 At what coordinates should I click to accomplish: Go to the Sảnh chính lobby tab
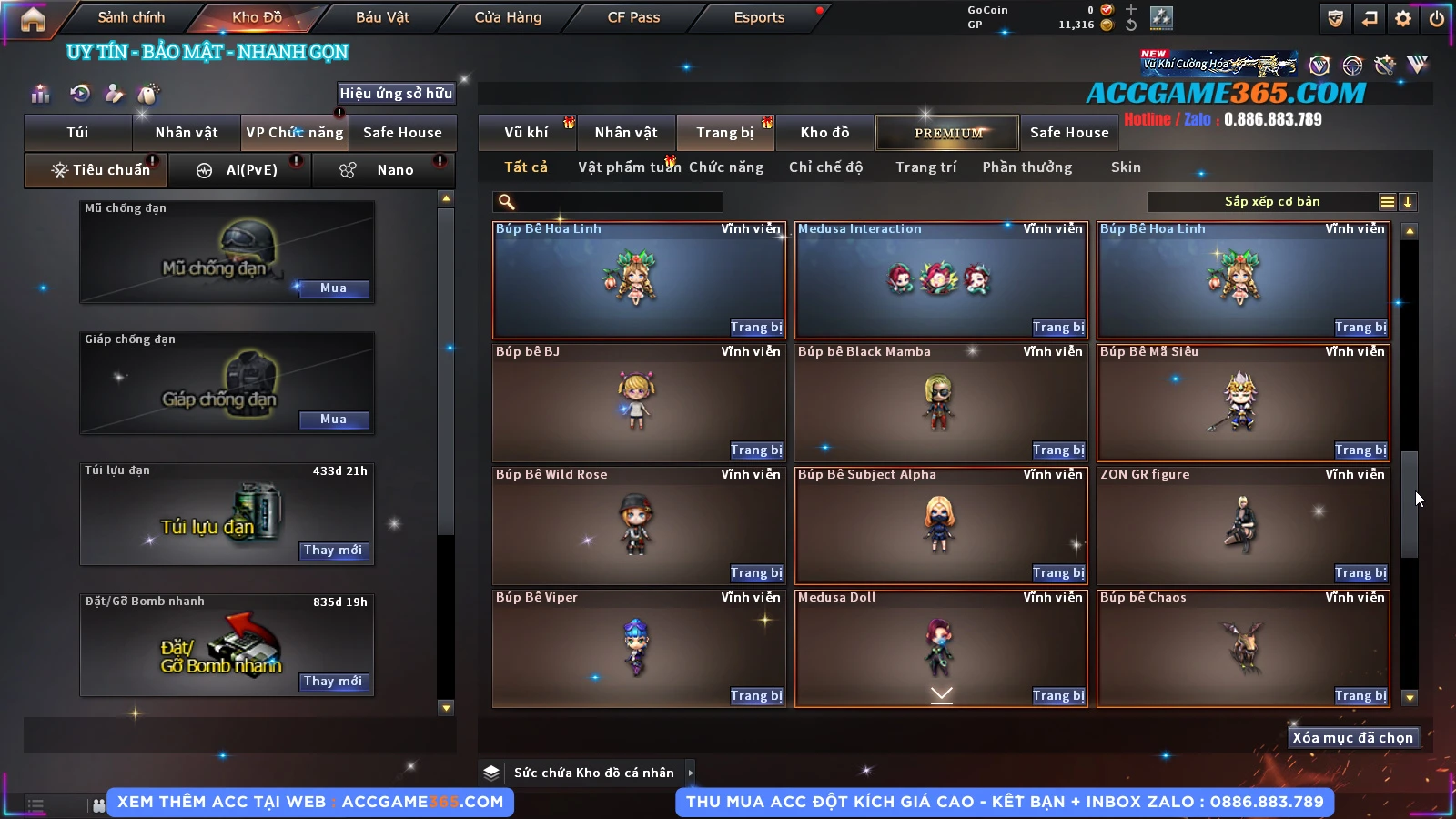tap(131, 17)
